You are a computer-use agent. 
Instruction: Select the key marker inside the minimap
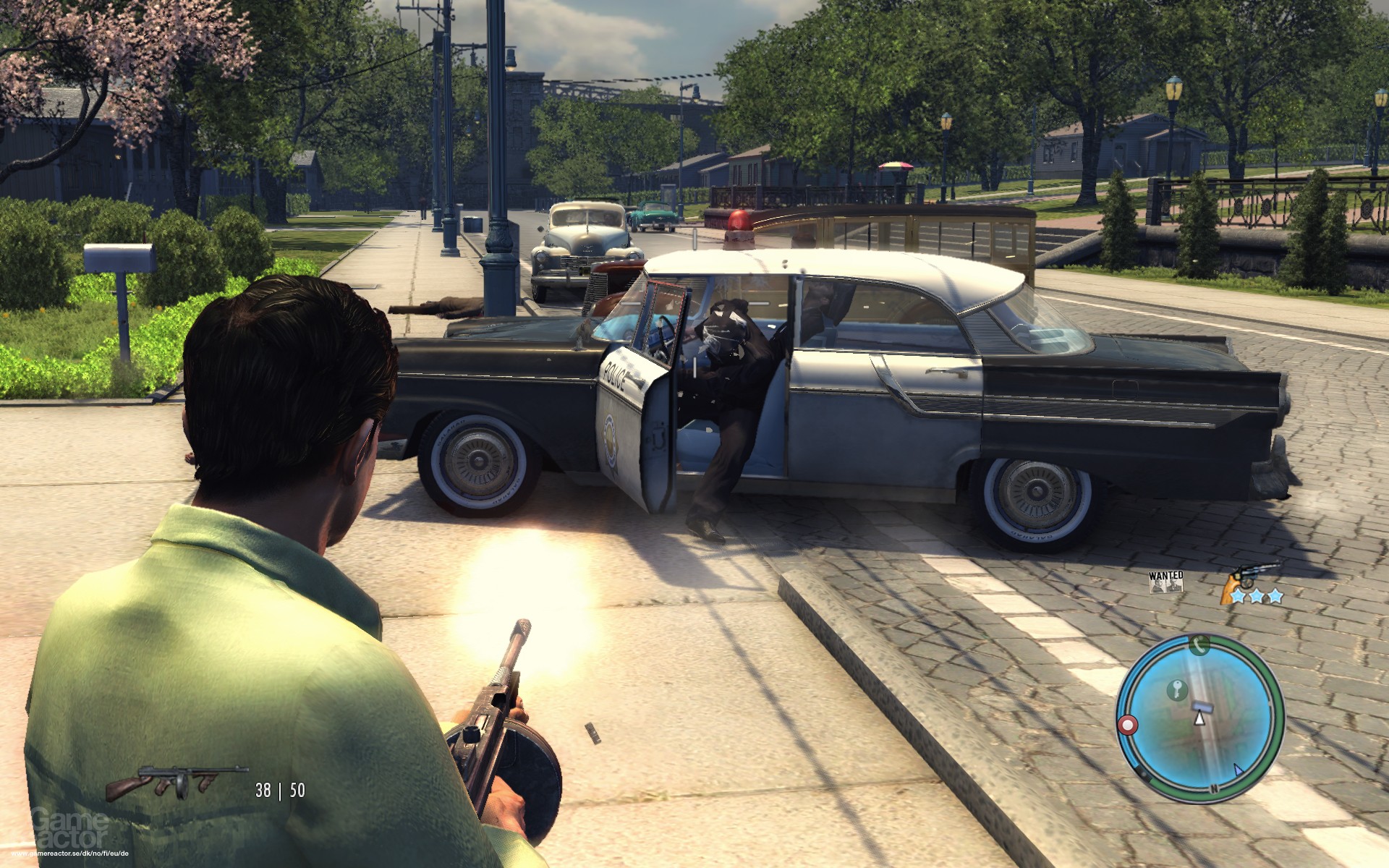1177,689
